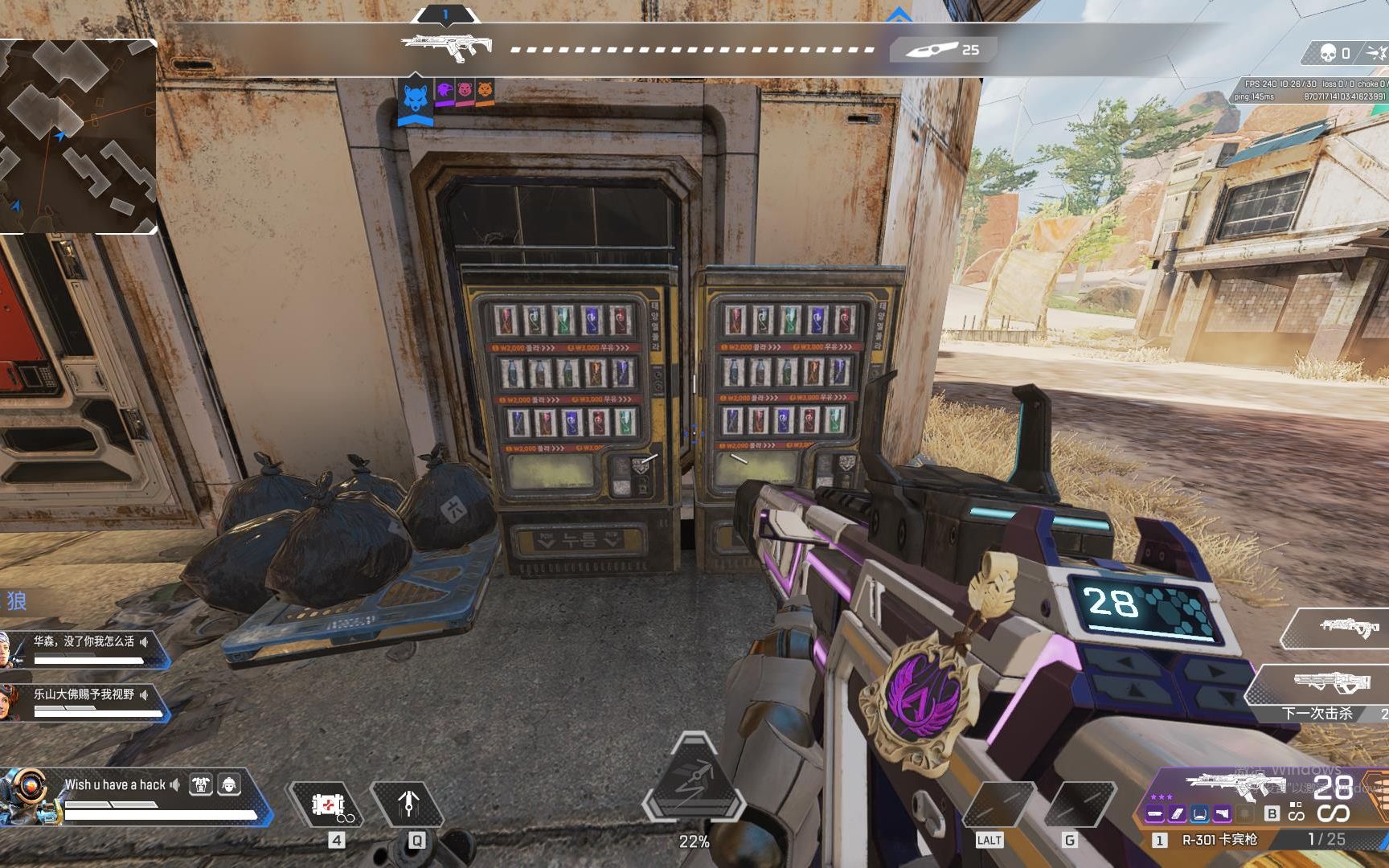Select the orange tiger team emblem
Image resolution: width=1389 pixels, height=868 pixels.
tap(485, 91)
